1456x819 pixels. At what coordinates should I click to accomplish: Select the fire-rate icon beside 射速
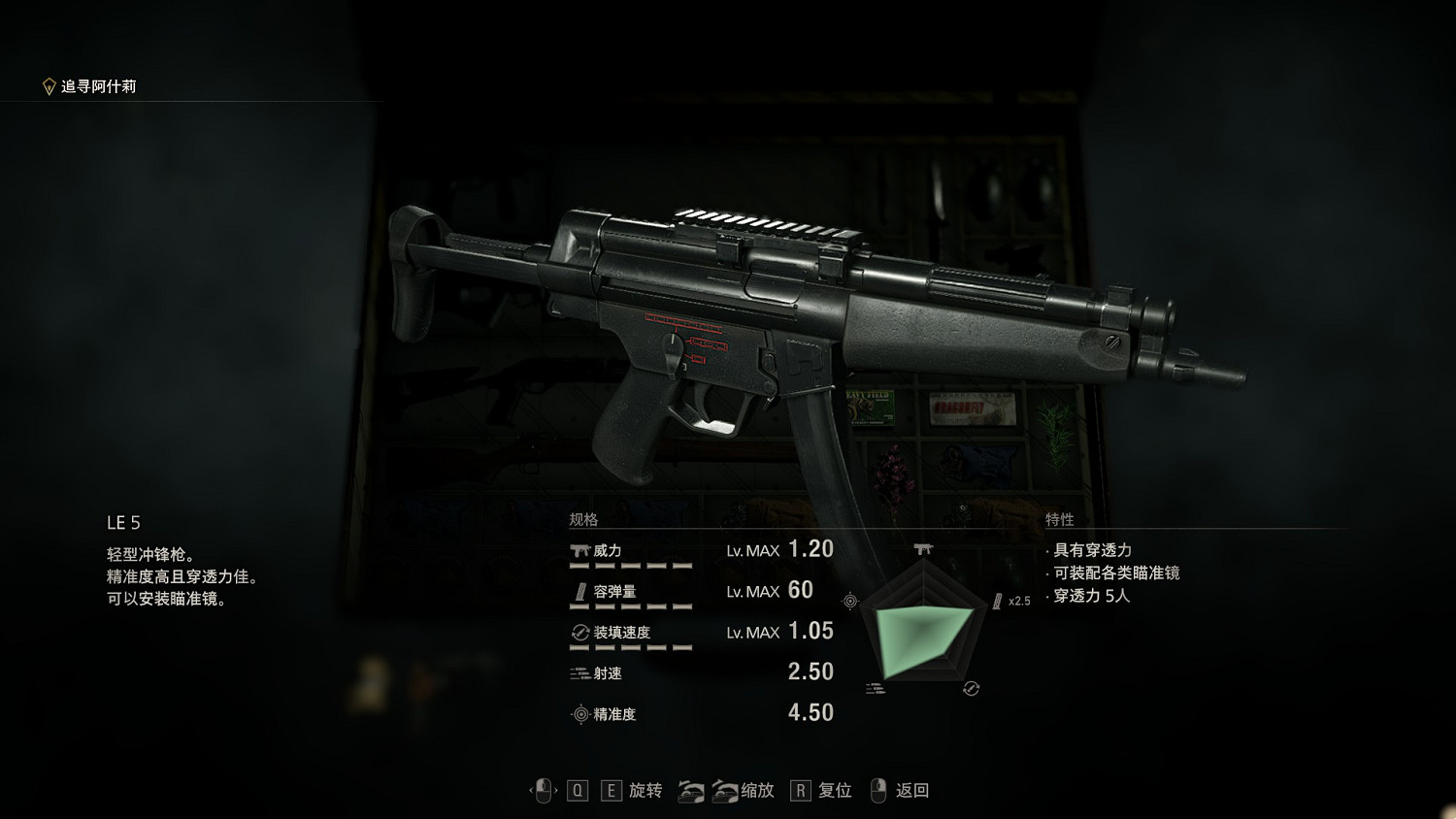pos(578,672)
